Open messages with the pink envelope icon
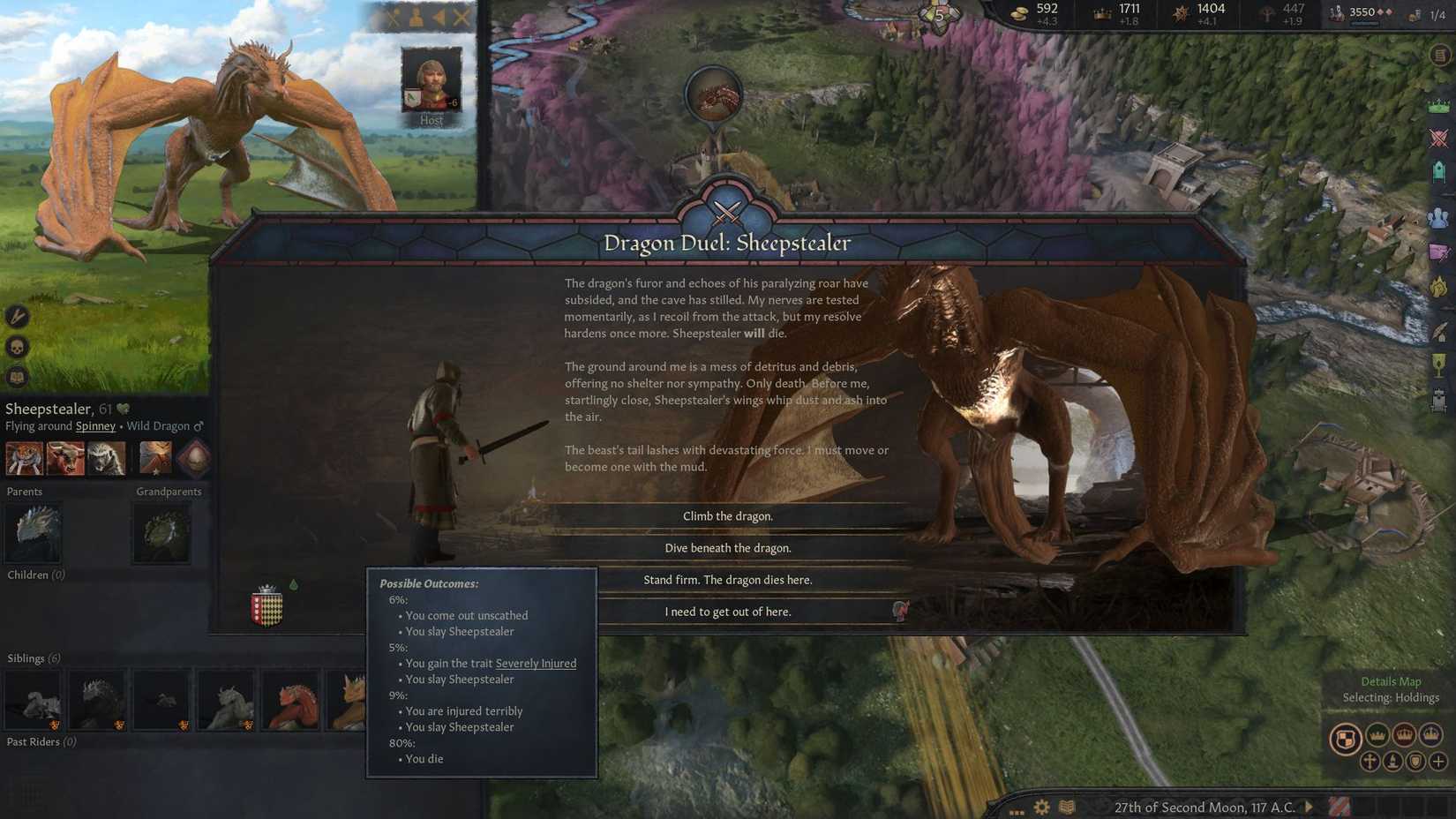1456x819 pixels. pos(1439,252)
